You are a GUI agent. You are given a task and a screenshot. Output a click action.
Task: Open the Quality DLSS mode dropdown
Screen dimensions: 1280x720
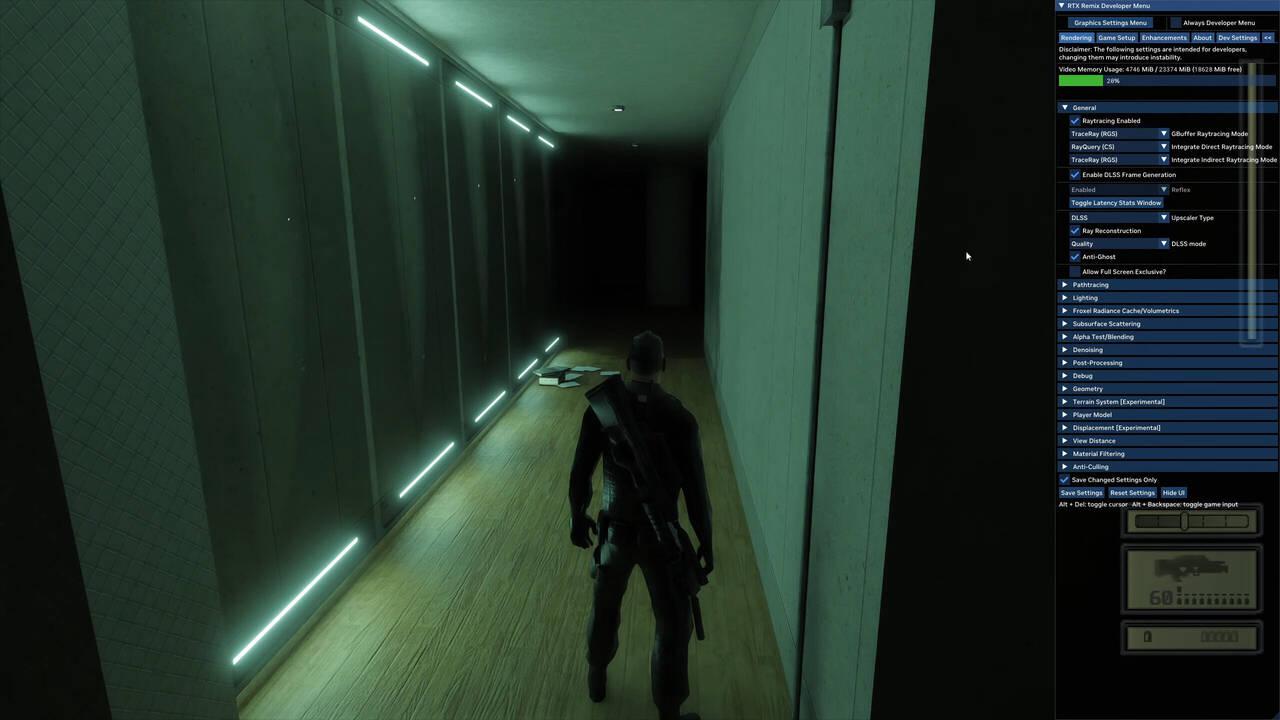[x=1163, y=243]
